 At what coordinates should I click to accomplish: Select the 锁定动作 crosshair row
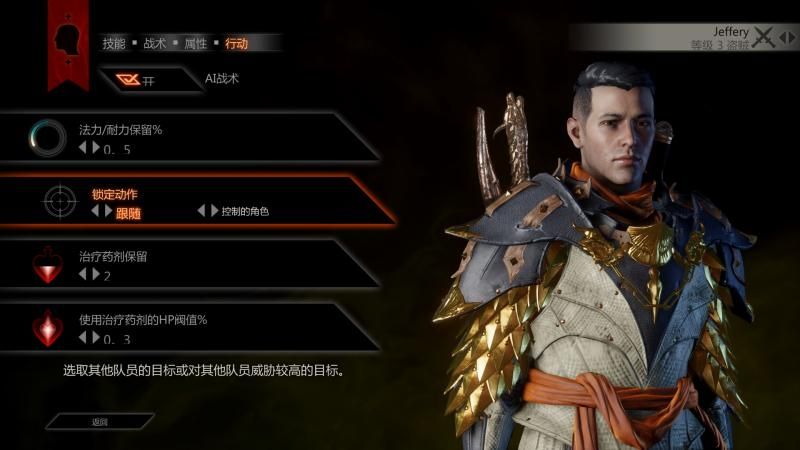pyautogui.click(x=200, y=201)
